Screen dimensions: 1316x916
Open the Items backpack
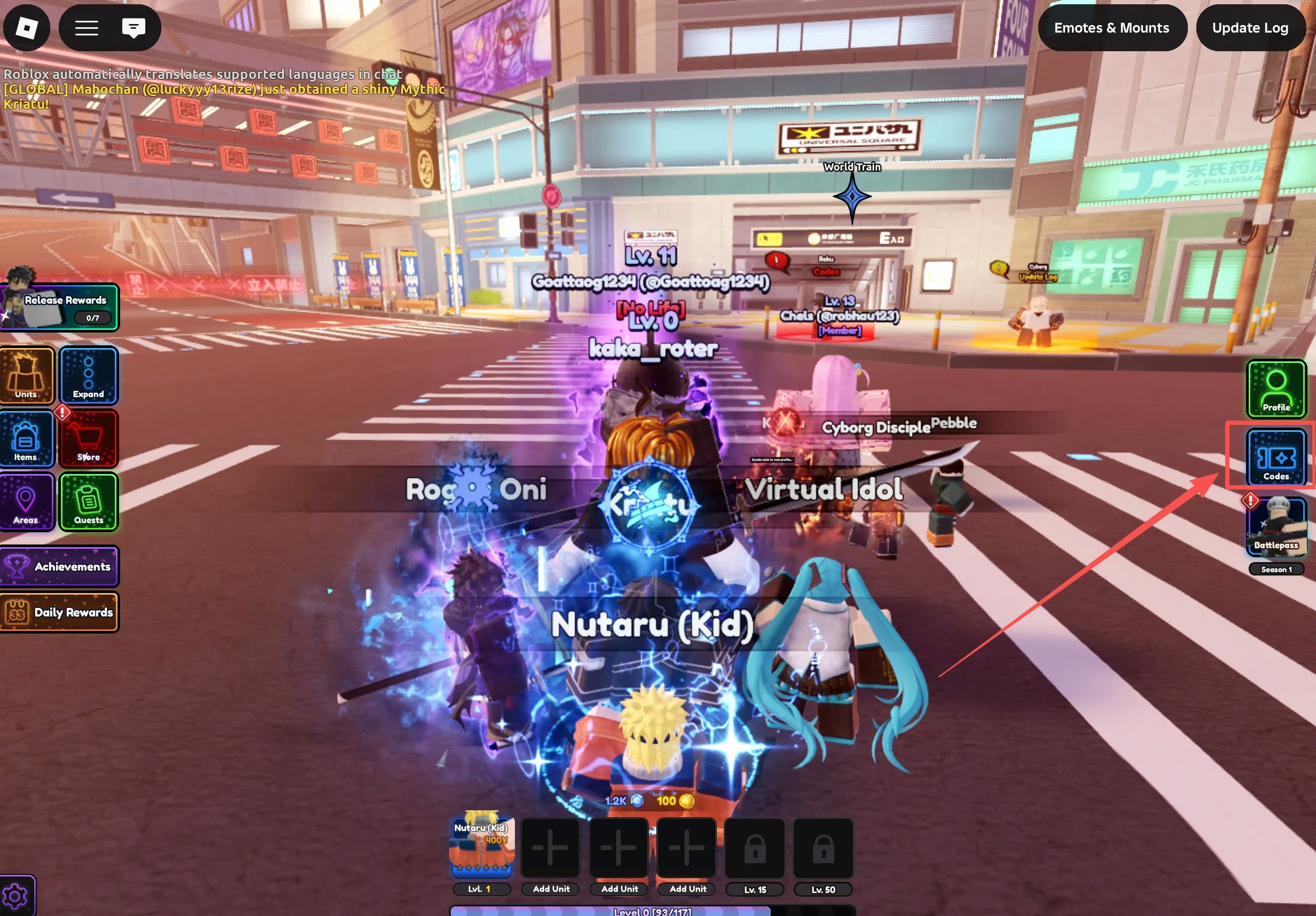[x=26, y=439]
